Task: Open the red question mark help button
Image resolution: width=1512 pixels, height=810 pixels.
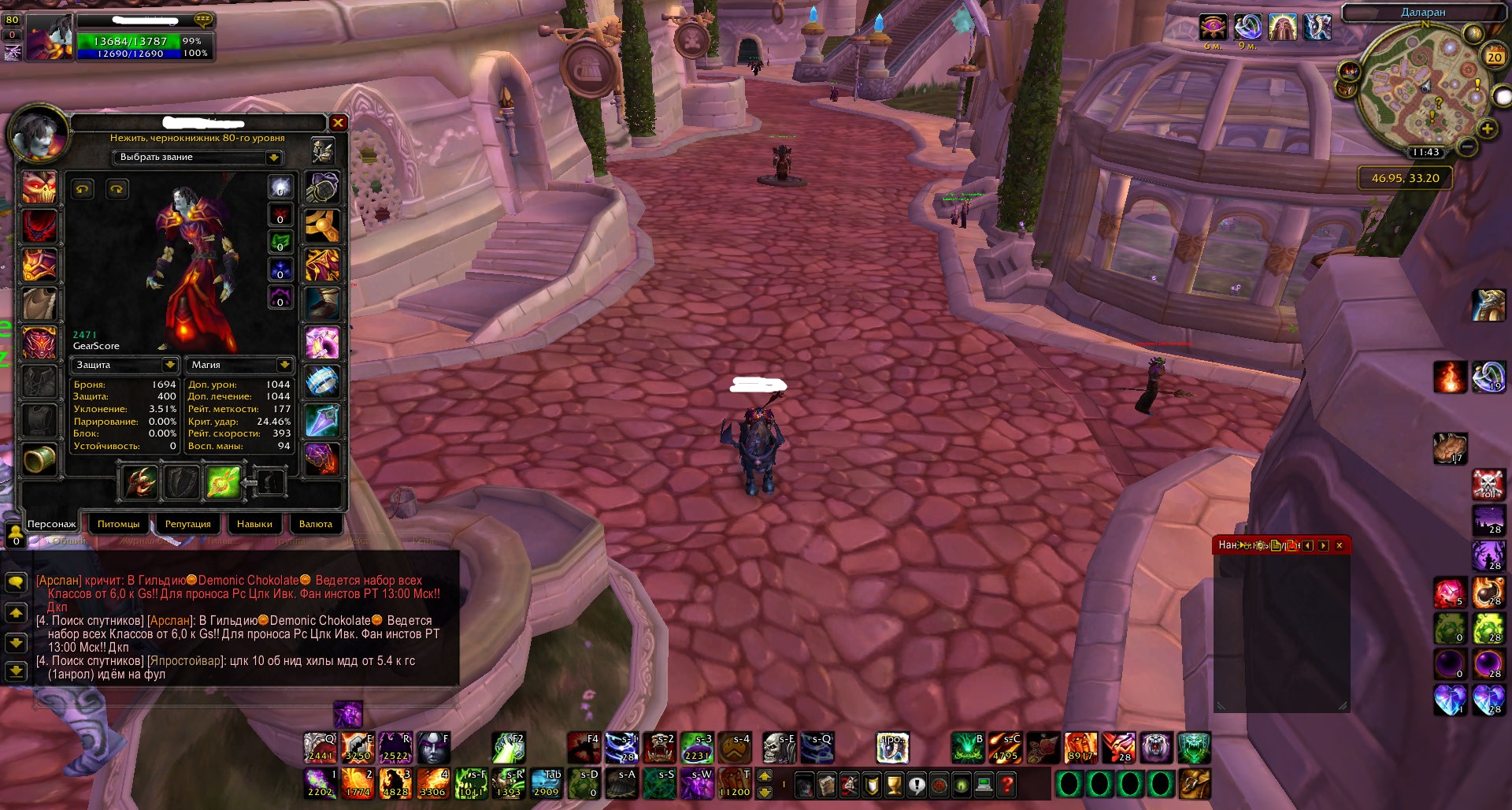Action: (x=1006, y=785)
